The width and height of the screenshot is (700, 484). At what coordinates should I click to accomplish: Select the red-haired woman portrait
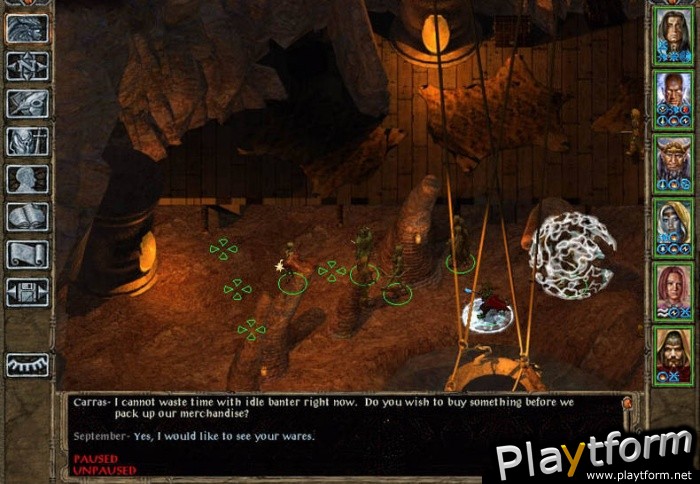pyautogui.click(x=671, y=288)
